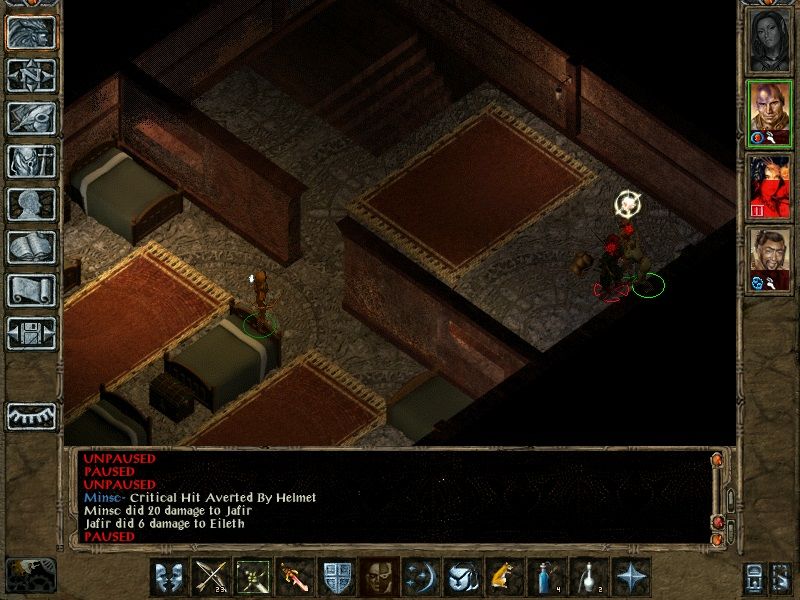Use the Boo hamster quick item
The height and width of the screenshot is (600, 800).
tap(501, 577)
